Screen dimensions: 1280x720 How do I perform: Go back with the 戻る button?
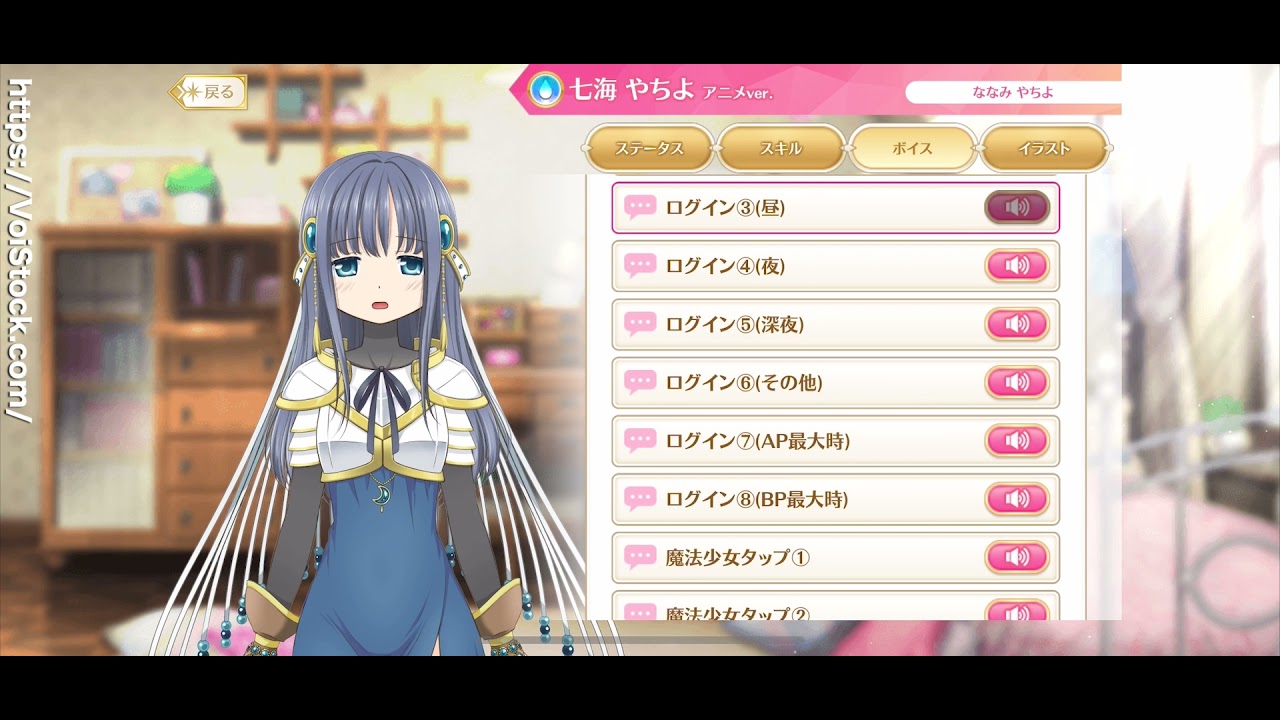pos(208,93)
